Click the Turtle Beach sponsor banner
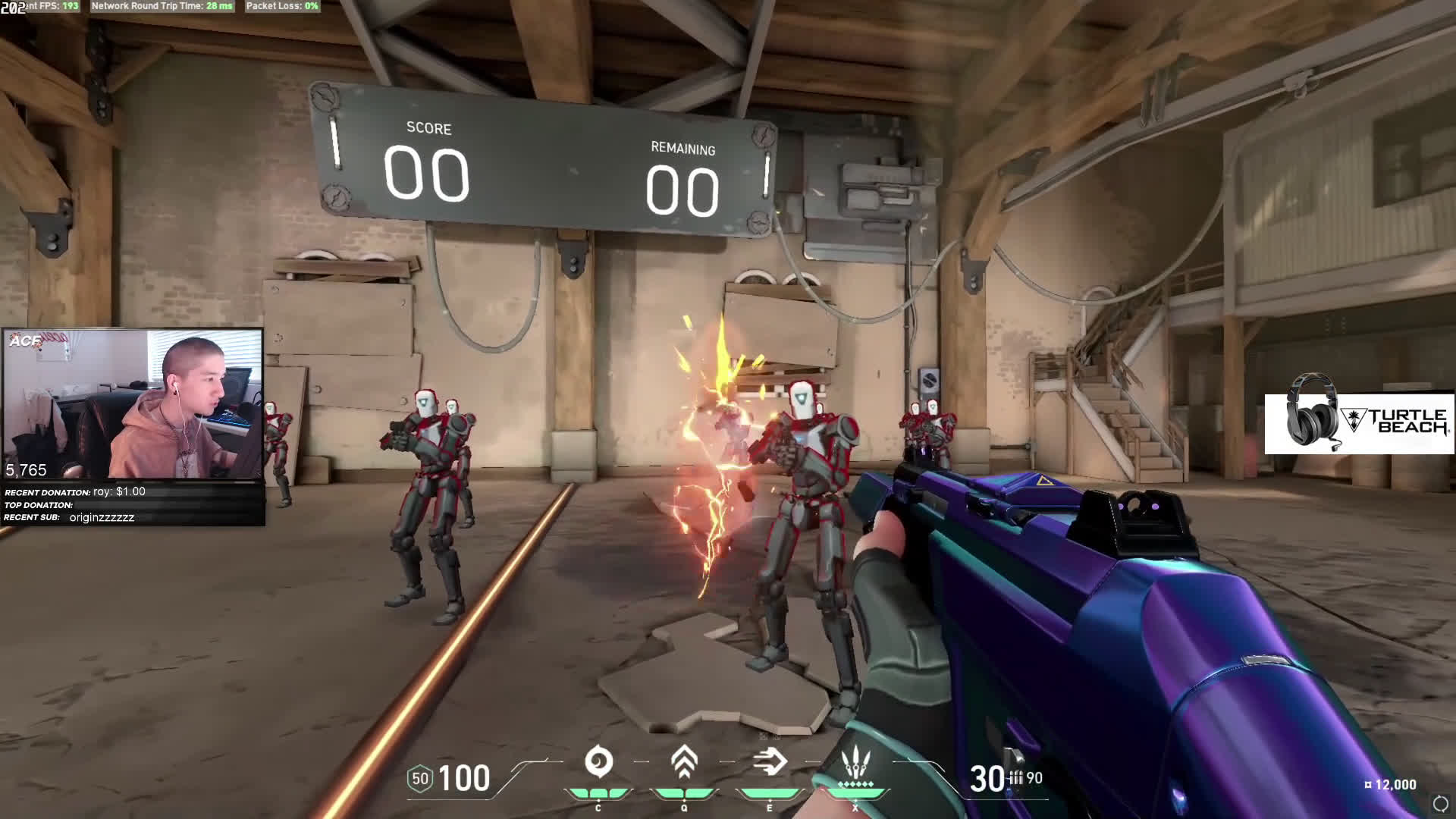 point(1359,423)
